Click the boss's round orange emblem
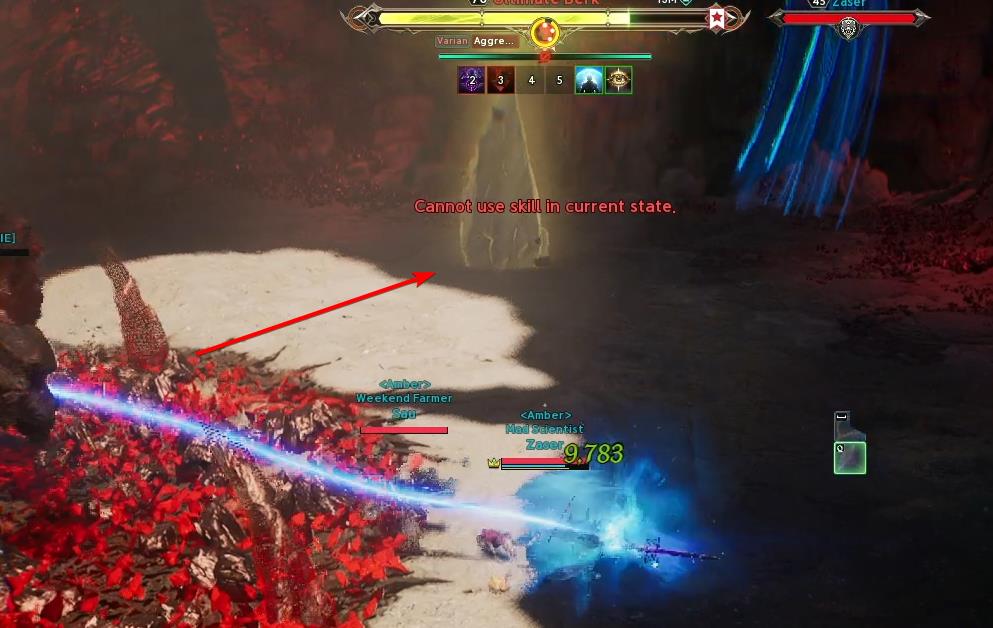This screenshot has height=628, width=993. point(545,32)
